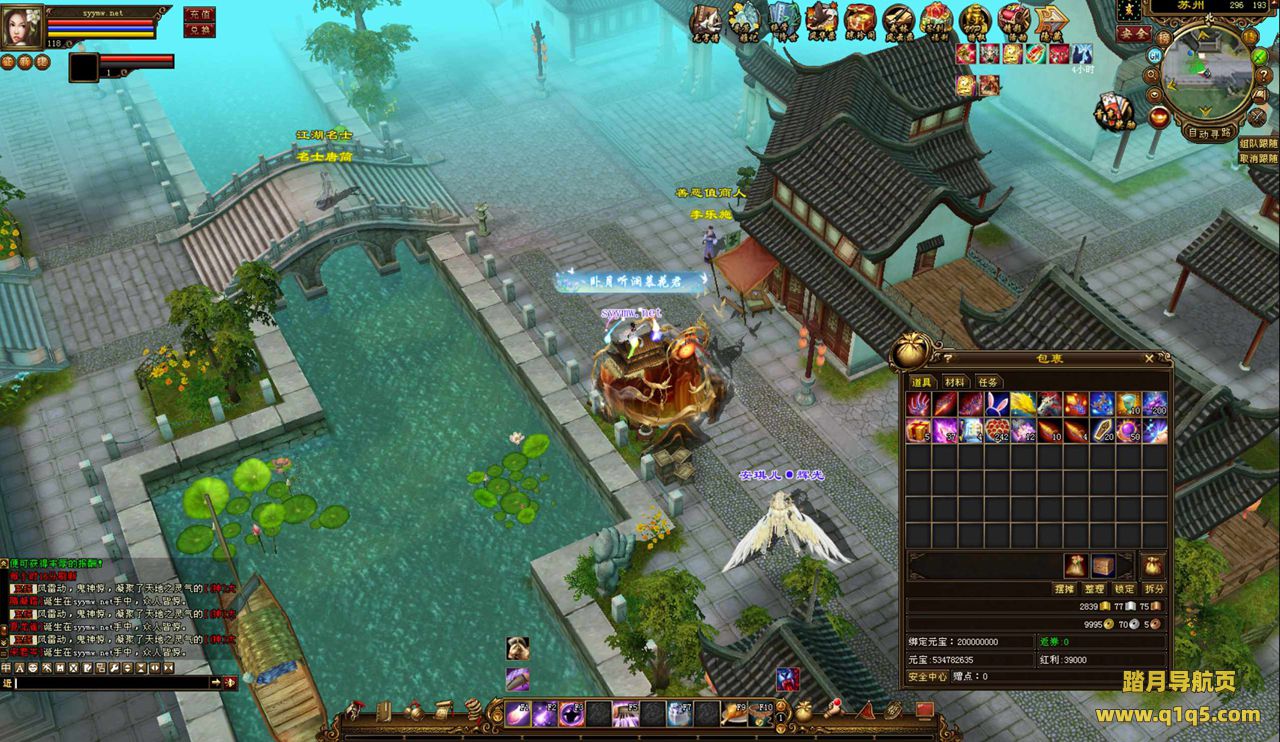Switch to the 材料 materials tab
Image resolution: width=1280 pixels, height=742 pixels.
954,382
